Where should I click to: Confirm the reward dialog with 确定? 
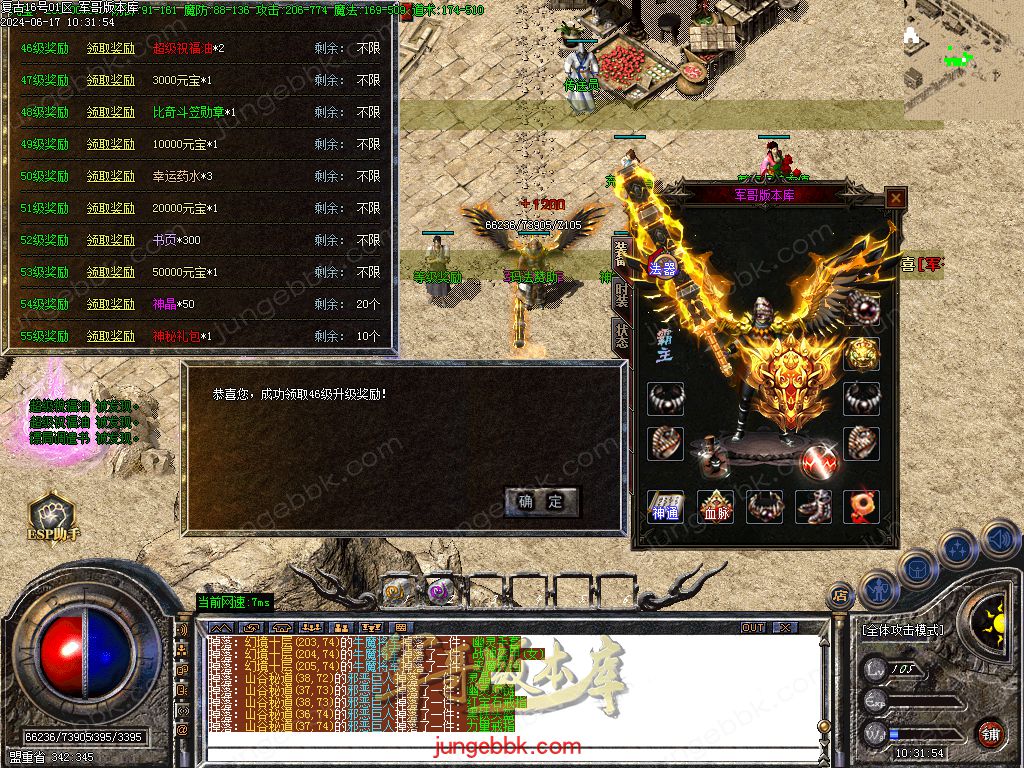point(541,502)
